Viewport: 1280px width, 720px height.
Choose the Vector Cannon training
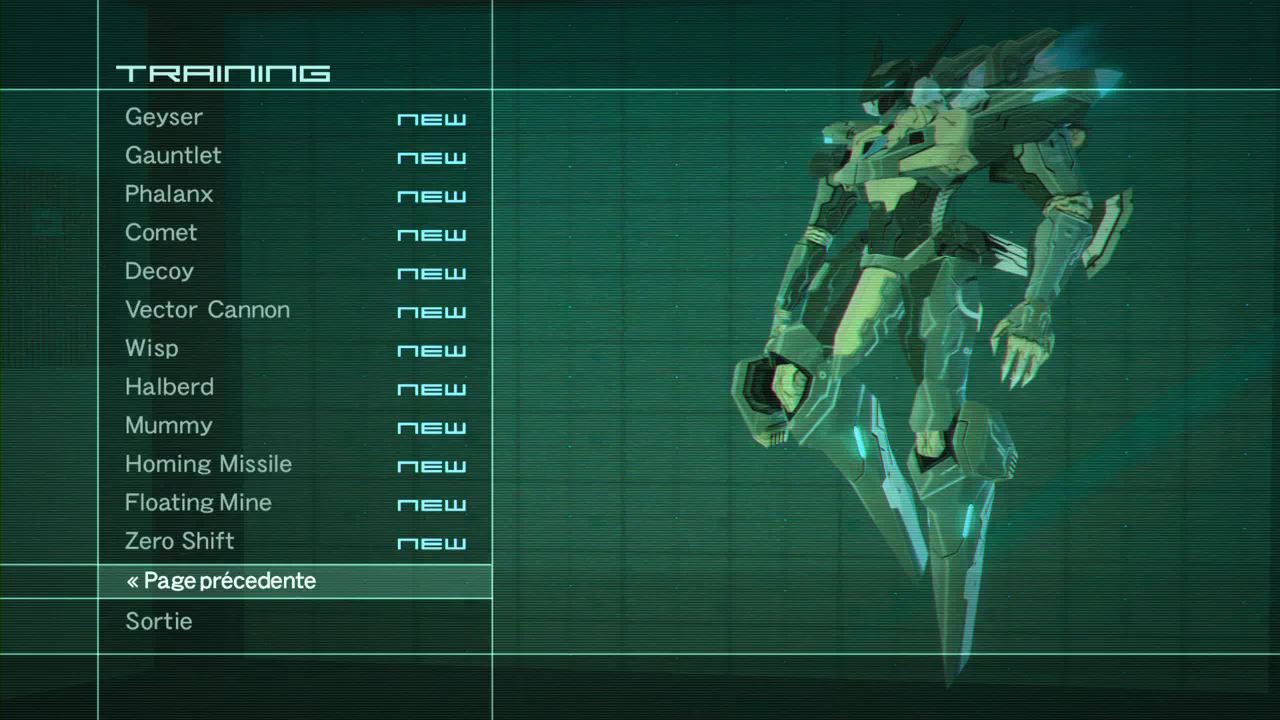207,310
